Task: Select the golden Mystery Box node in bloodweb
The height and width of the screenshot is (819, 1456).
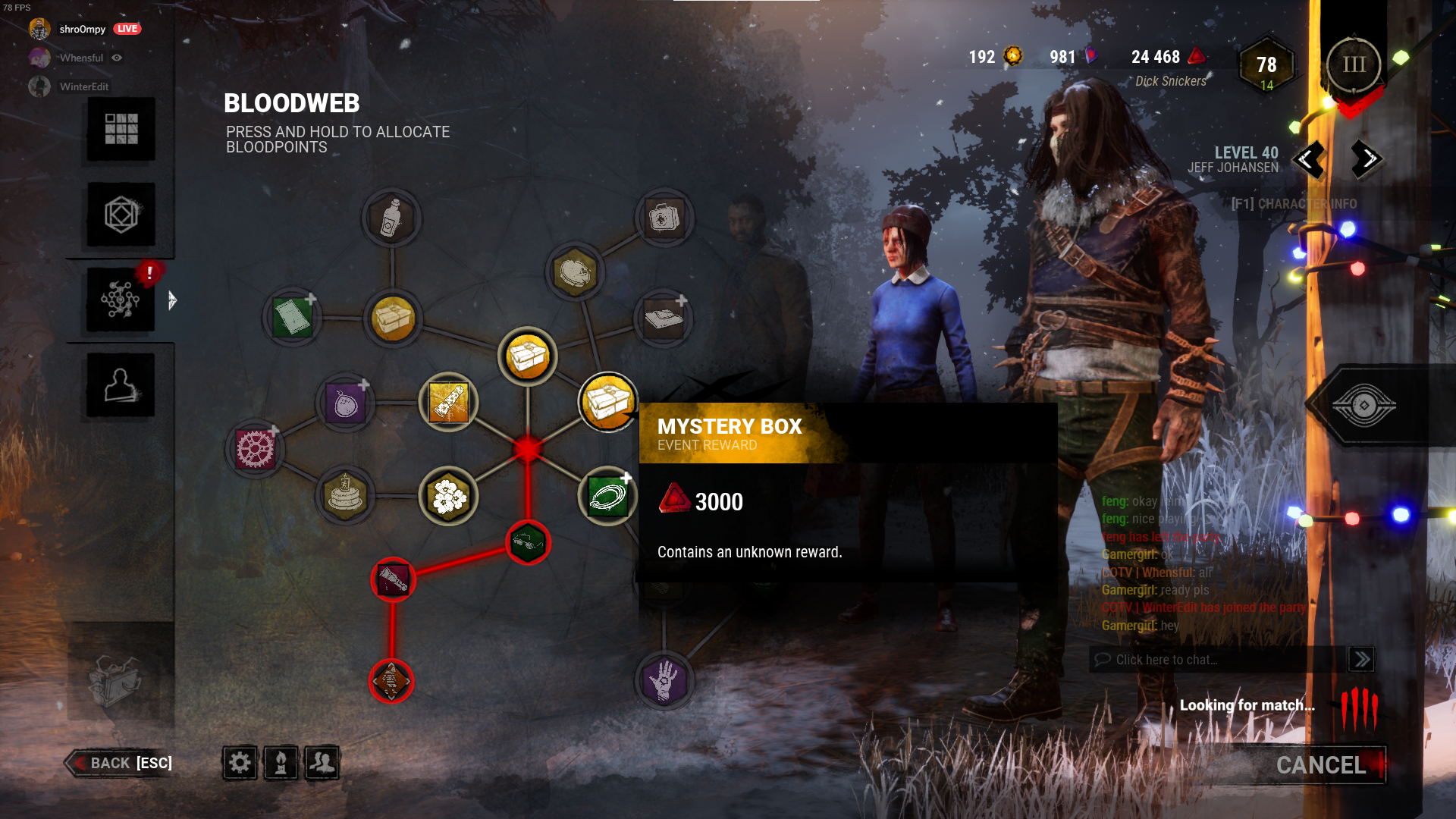Action: (607, 403)
